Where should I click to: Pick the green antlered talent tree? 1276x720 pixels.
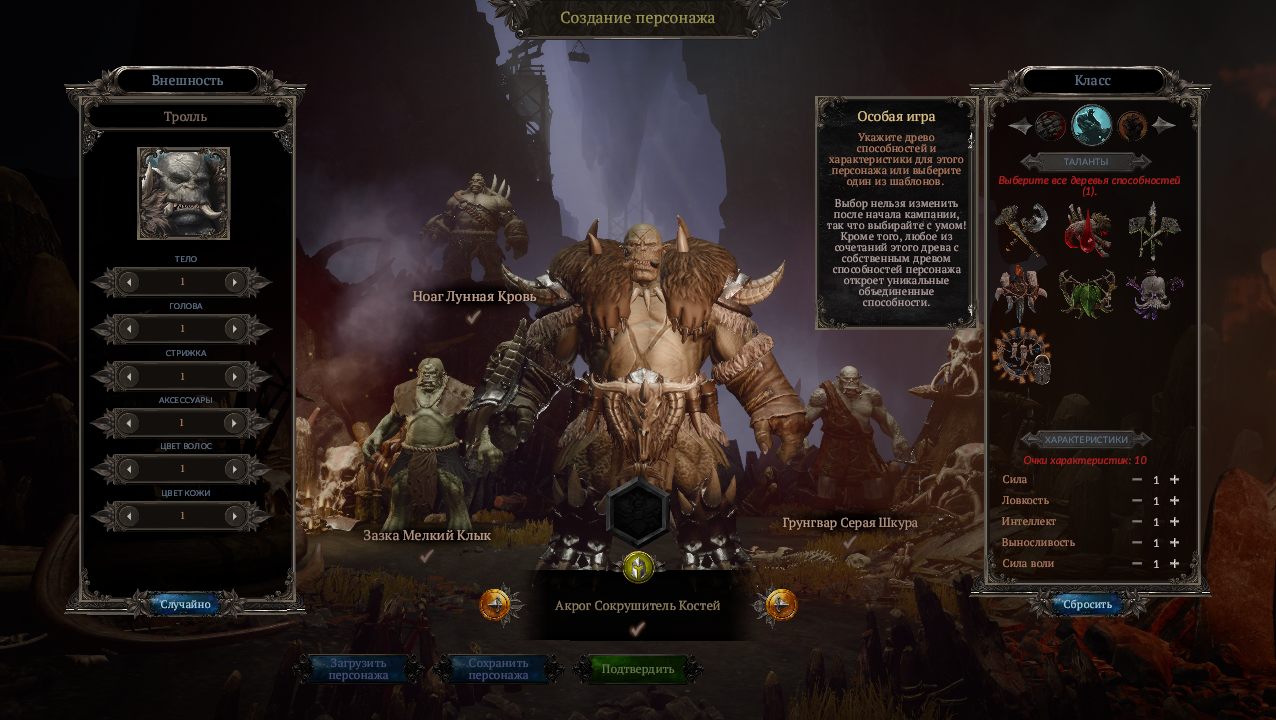pyautogui.click(x=1087, y=292)
